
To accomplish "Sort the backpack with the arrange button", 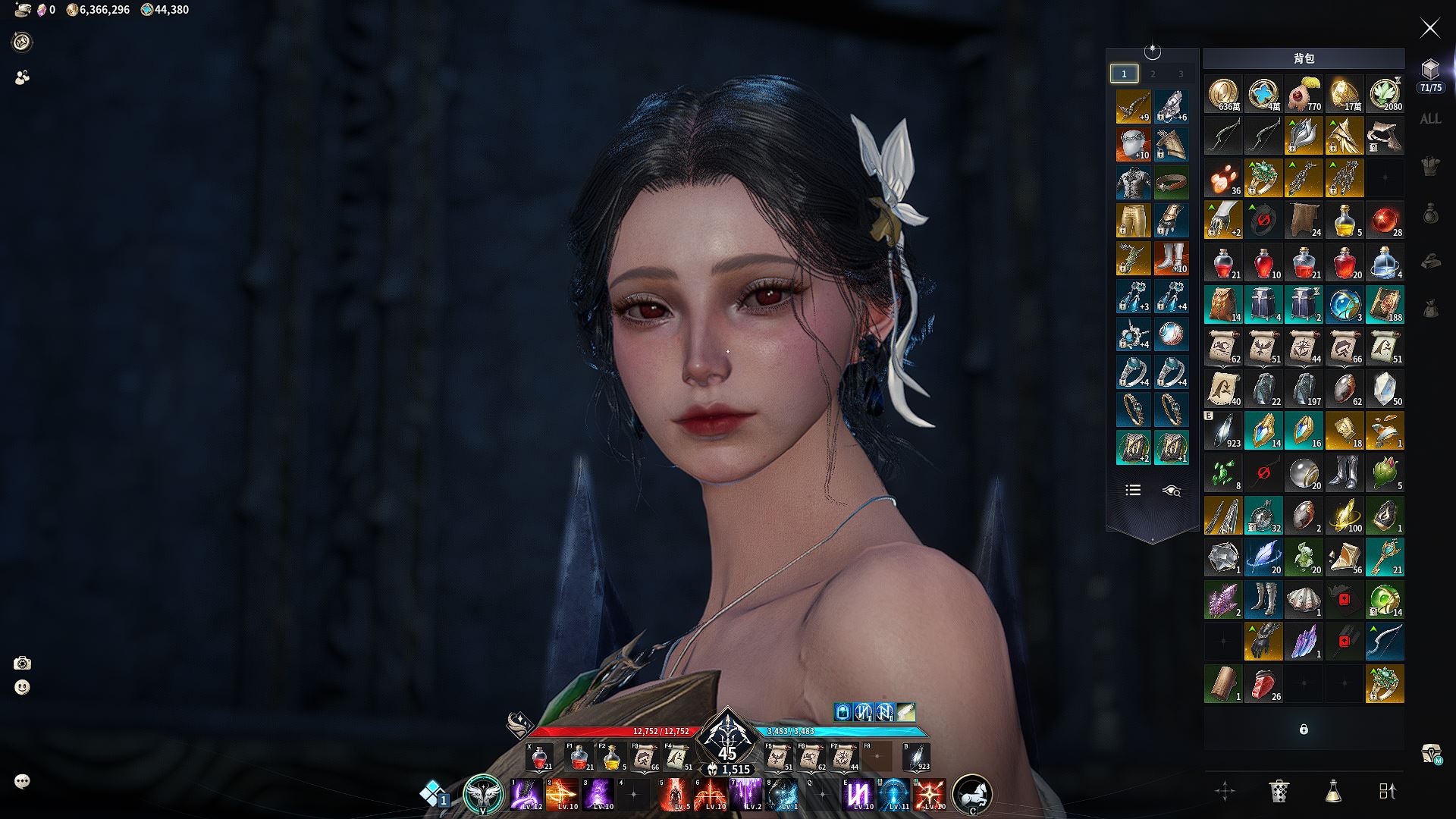I will click(1387, 791).
